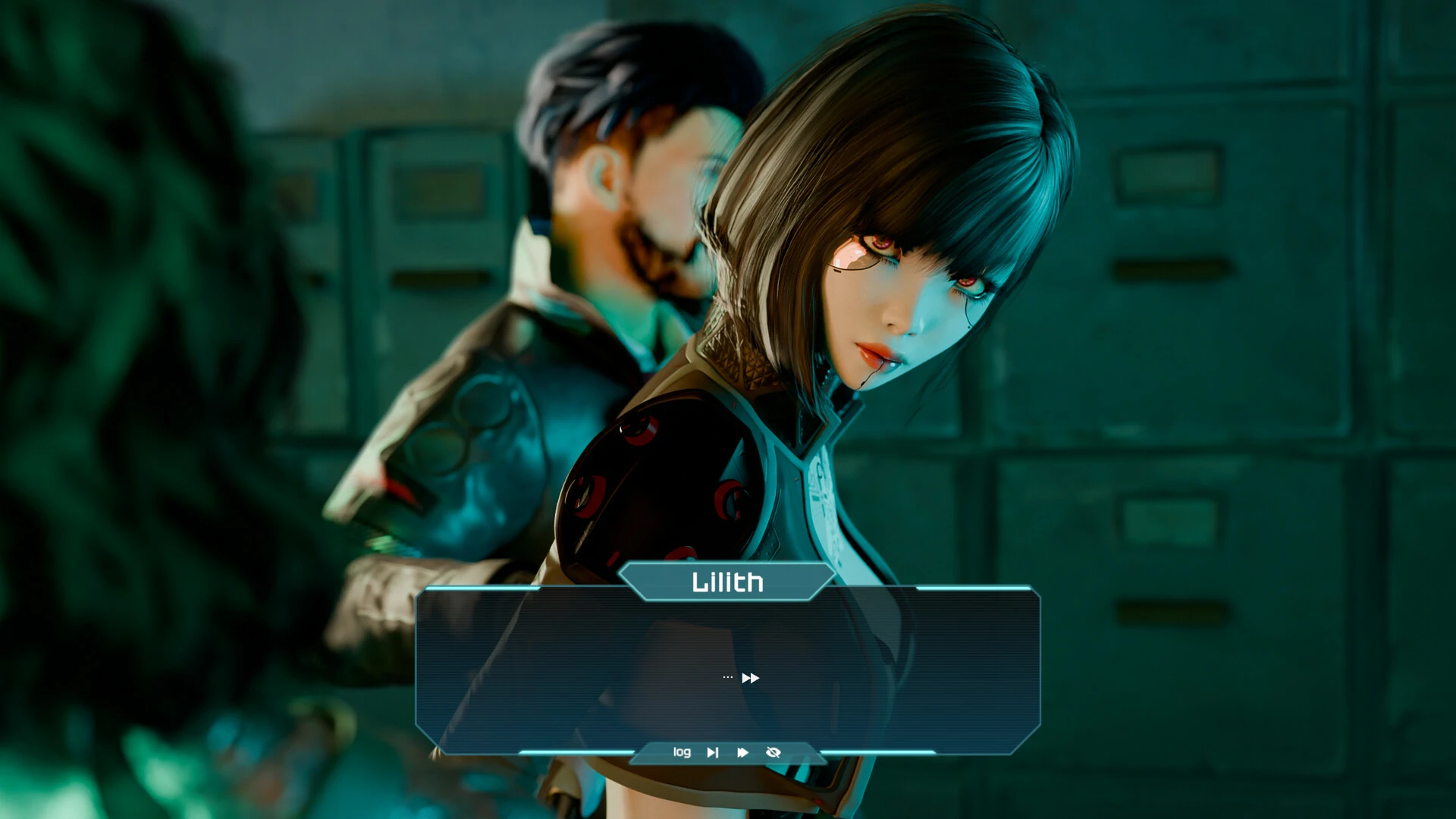Click the ellipsis indicator inside the dialogue box
This screenshot has height=819, width=1456.
pos(727,677)
